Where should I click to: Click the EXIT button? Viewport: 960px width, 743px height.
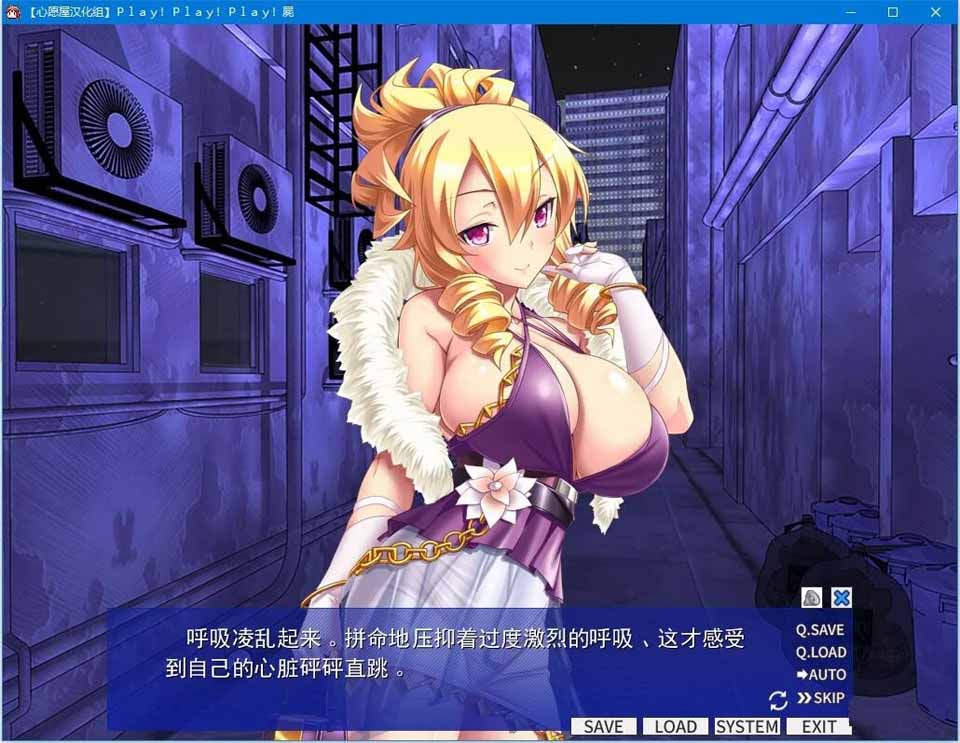819,727
